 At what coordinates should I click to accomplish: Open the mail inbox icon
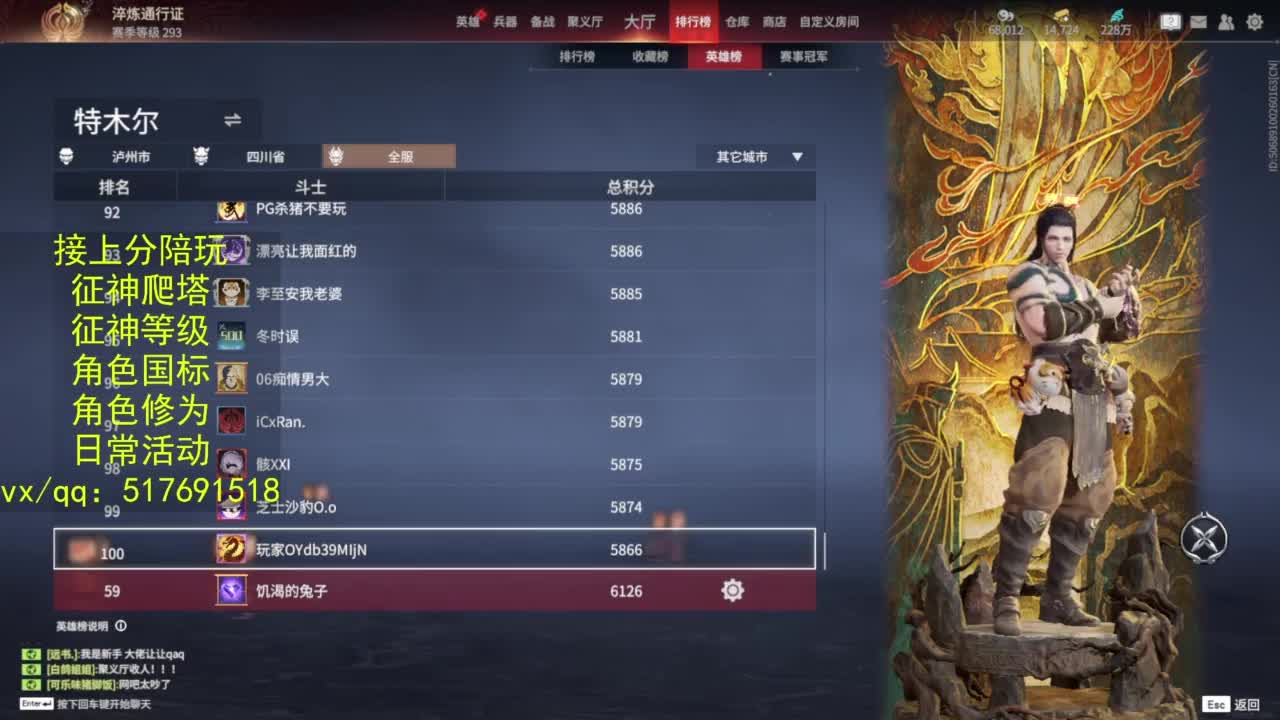[x=1198, y=21]
